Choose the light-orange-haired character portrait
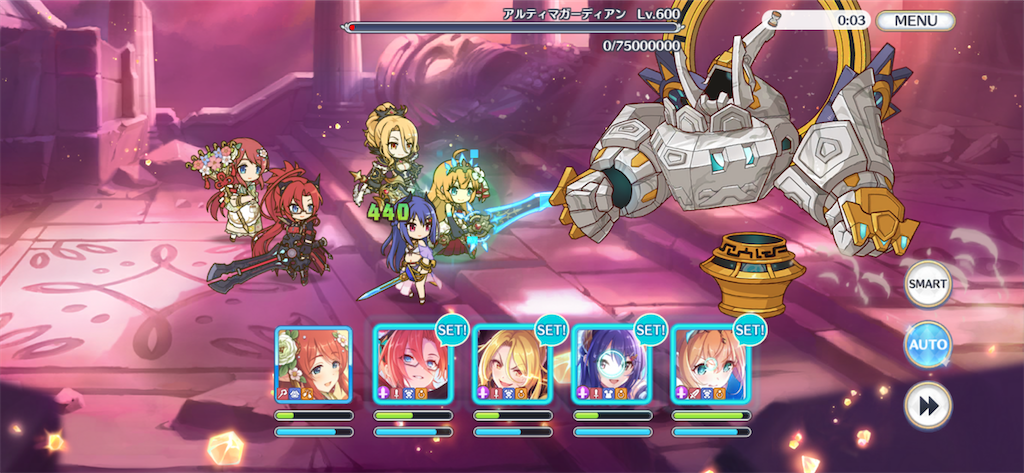The width and height of the screenshot is (1024, 473). pos(709,364)
